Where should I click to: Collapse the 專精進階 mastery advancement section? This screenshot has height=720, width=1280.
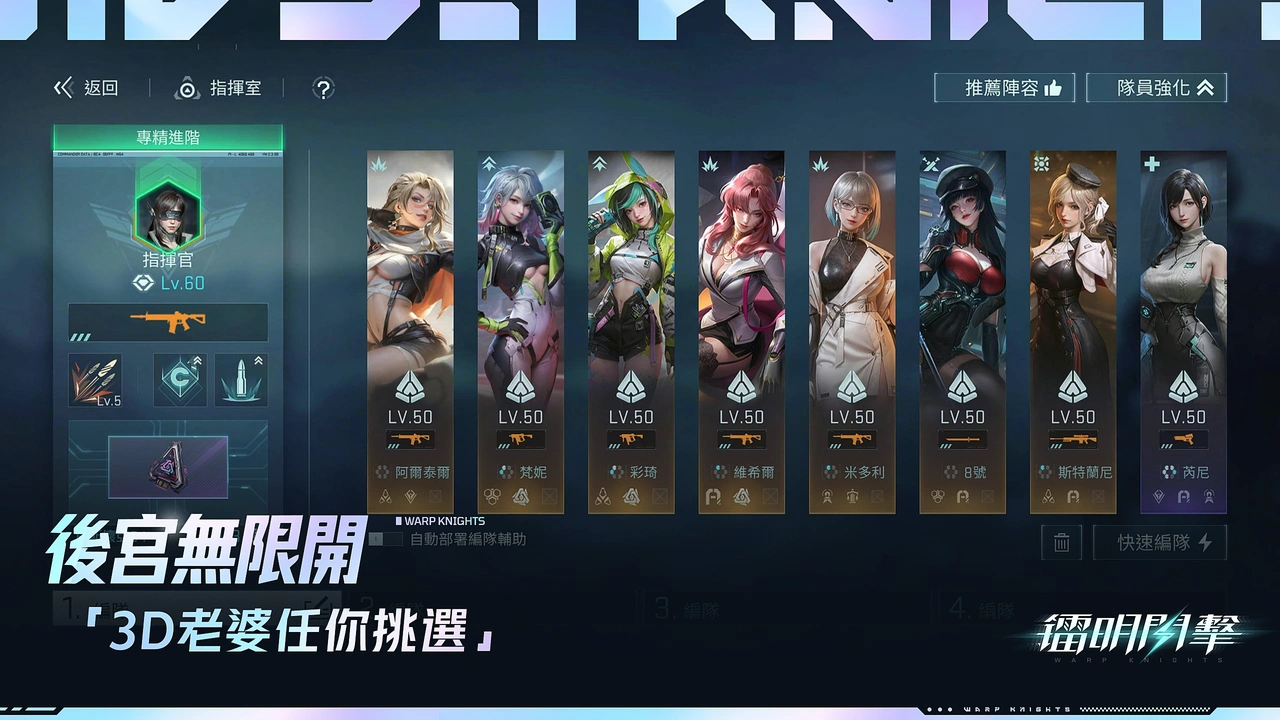pyautogui.click(x=167, y=137)
